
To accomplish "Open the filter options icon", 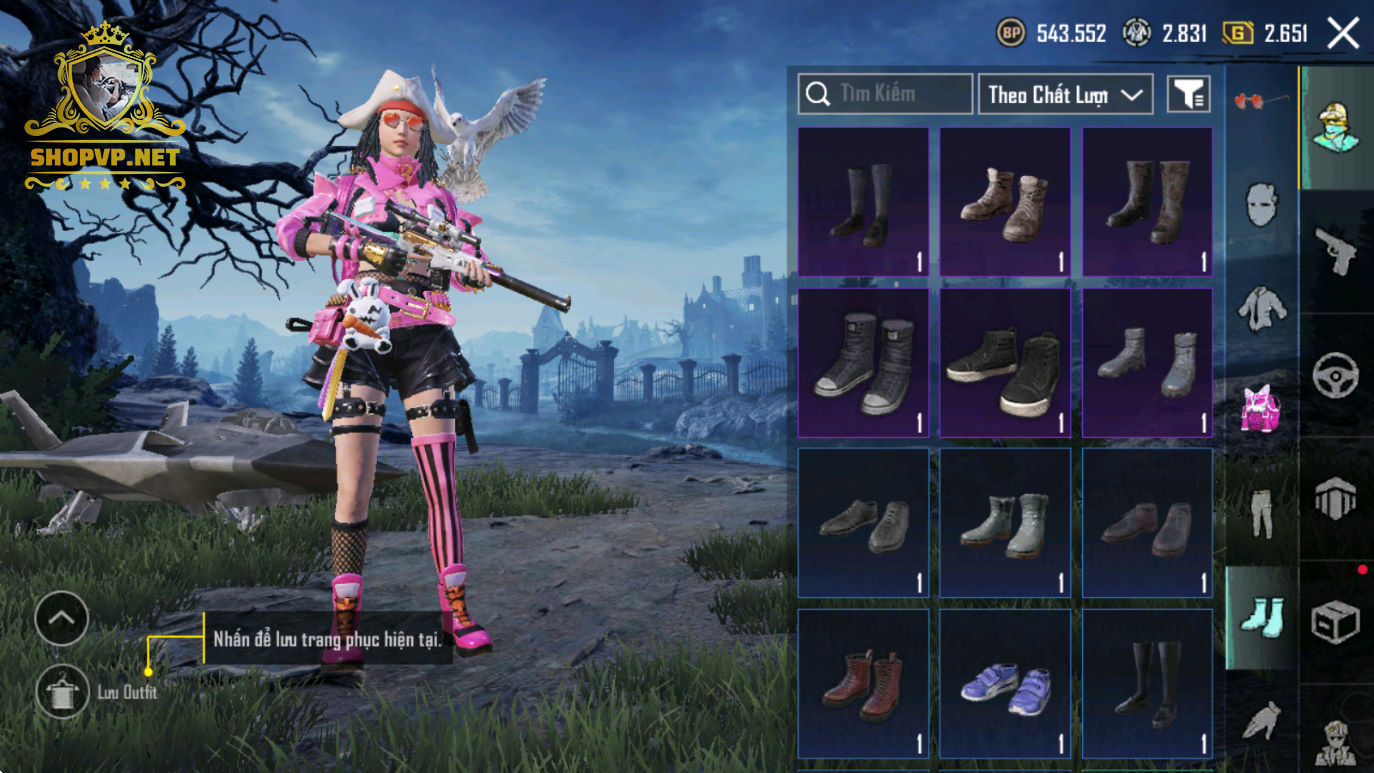I will point(1189,94).
